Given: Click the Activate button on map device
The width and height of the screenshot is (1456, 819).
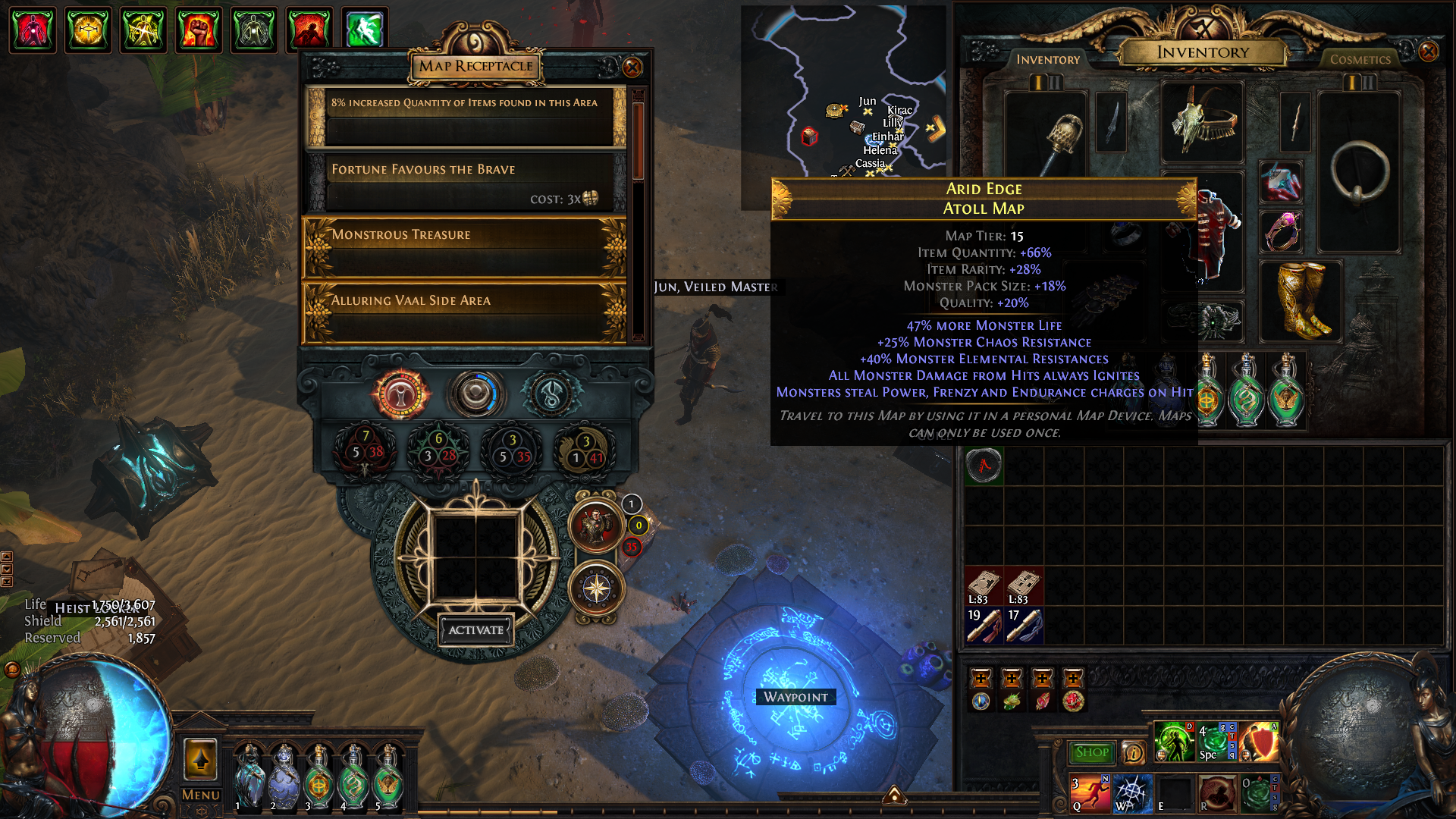Looking at the screenshot, I should pos(475,630).
